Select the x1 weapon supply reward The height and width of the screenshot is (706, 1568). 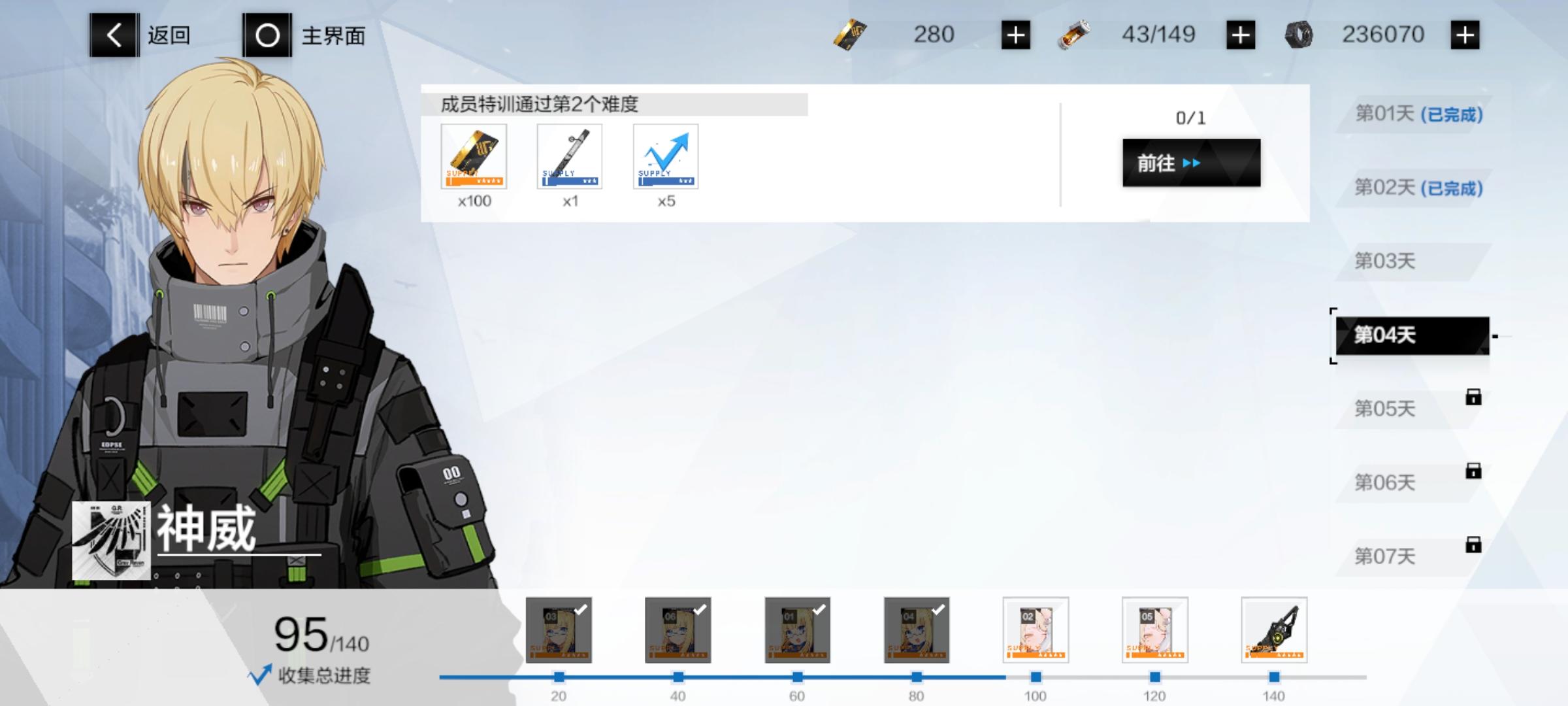tap(570, 157)
